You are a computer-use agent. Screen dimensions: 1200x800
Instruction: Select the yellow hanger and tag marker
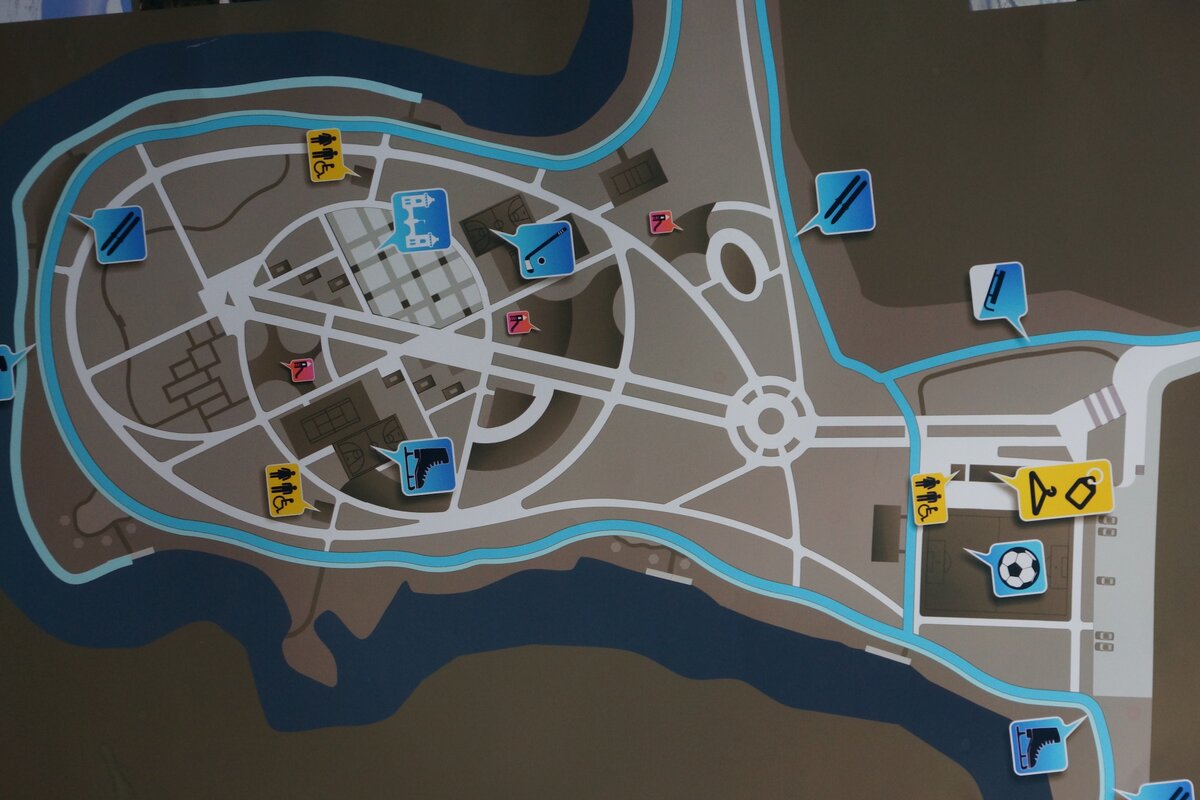(x=1064, y=490)
